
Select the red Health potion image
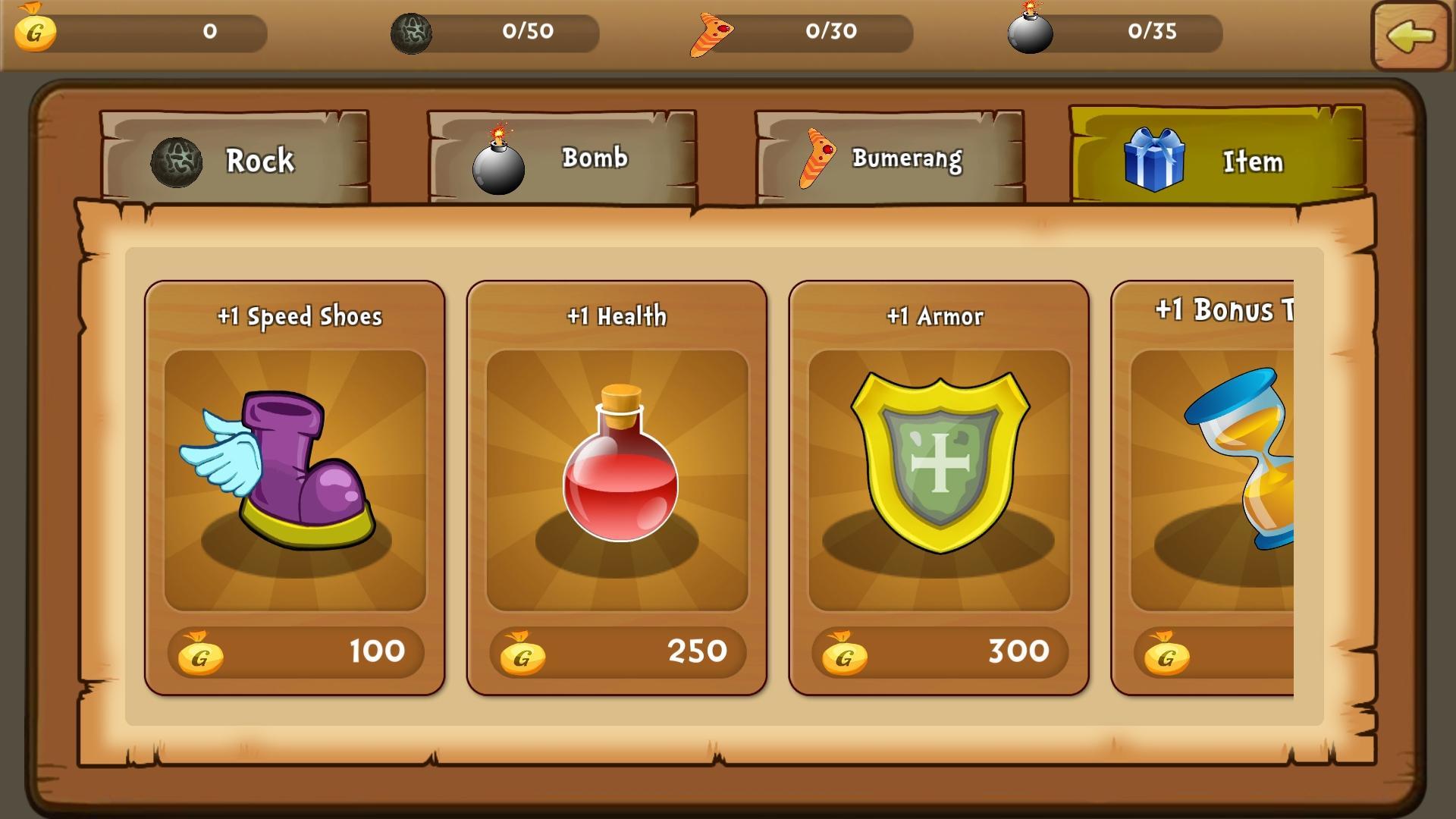pos(616,478)
